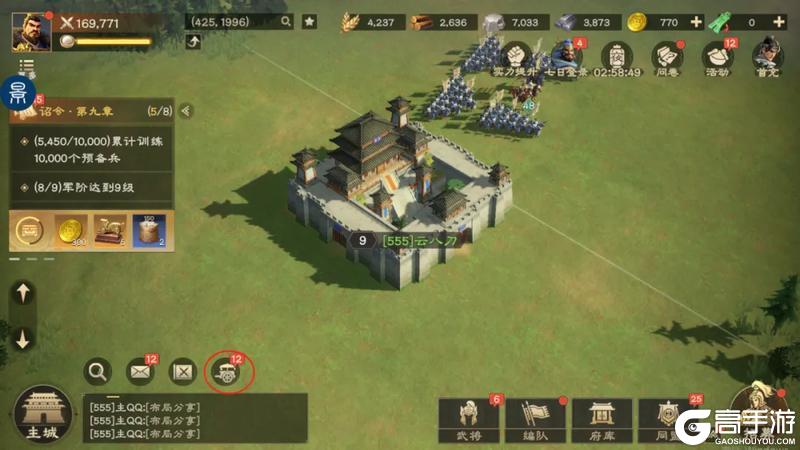
Task: Open the player avatar profile
Action: [x=31, y=31]
